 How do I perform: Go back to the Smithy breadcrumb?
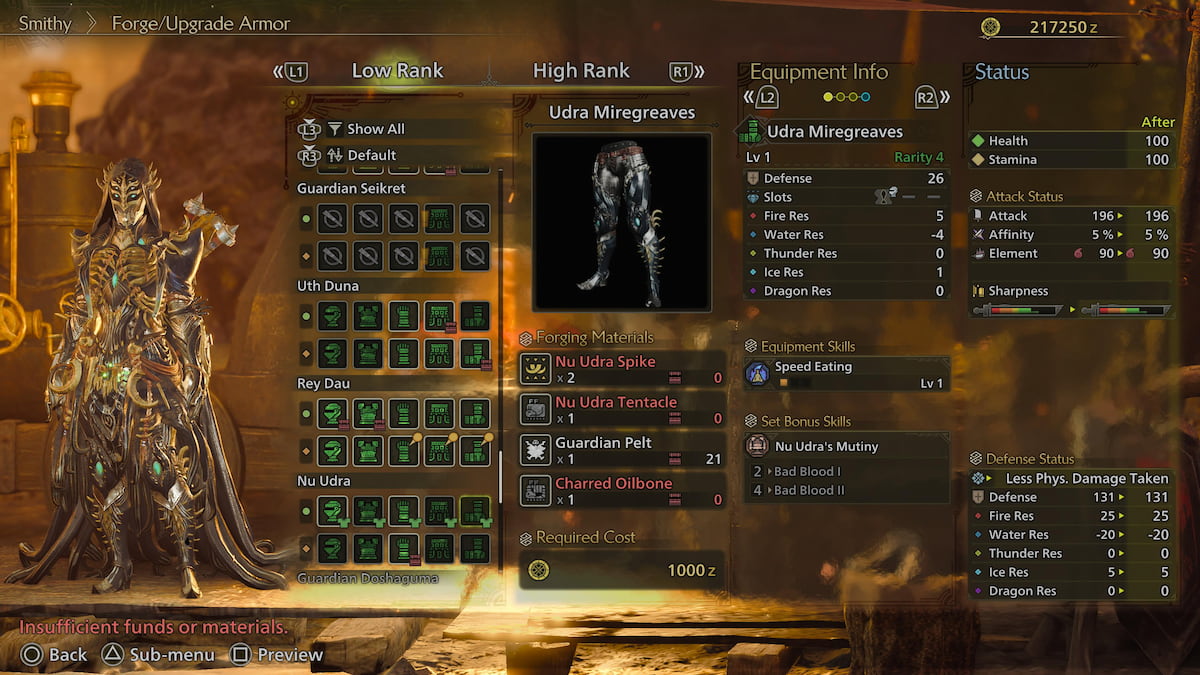coord(45,23)
